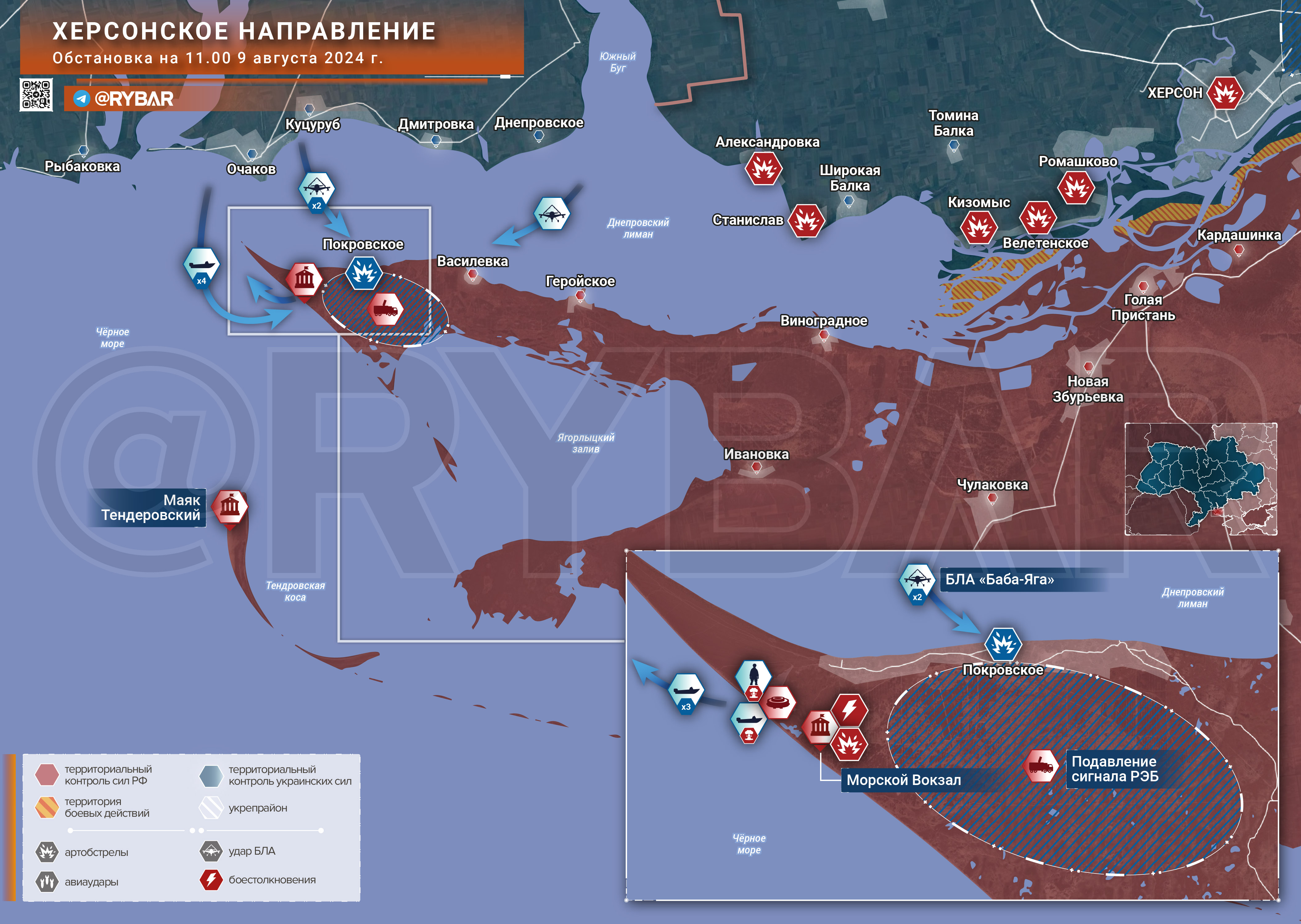
Task: Click the Маяк Тендеровский landmark icon
Action: point(230,506)
